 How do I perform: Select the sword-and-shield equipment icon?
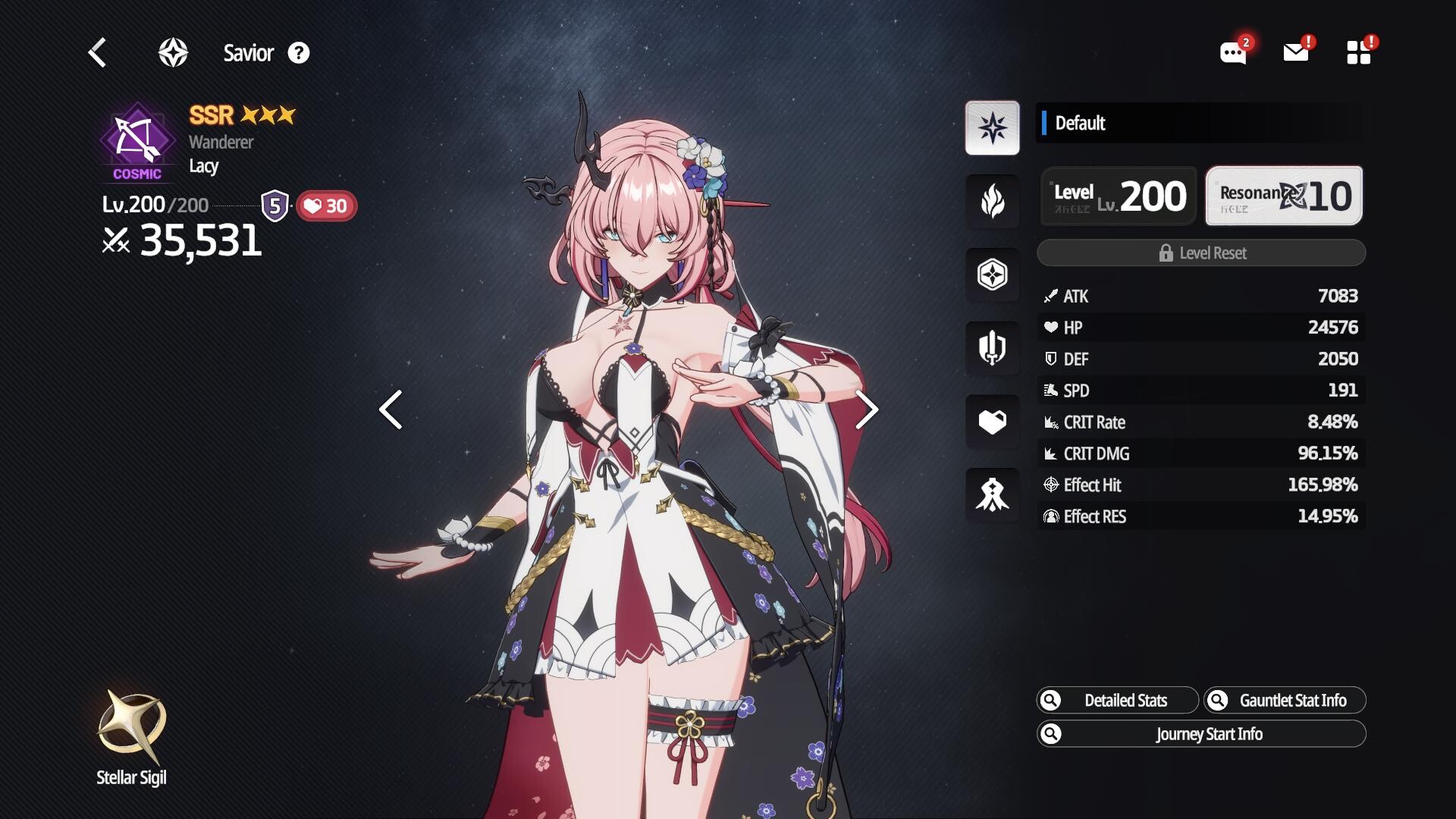coord(992,348)
